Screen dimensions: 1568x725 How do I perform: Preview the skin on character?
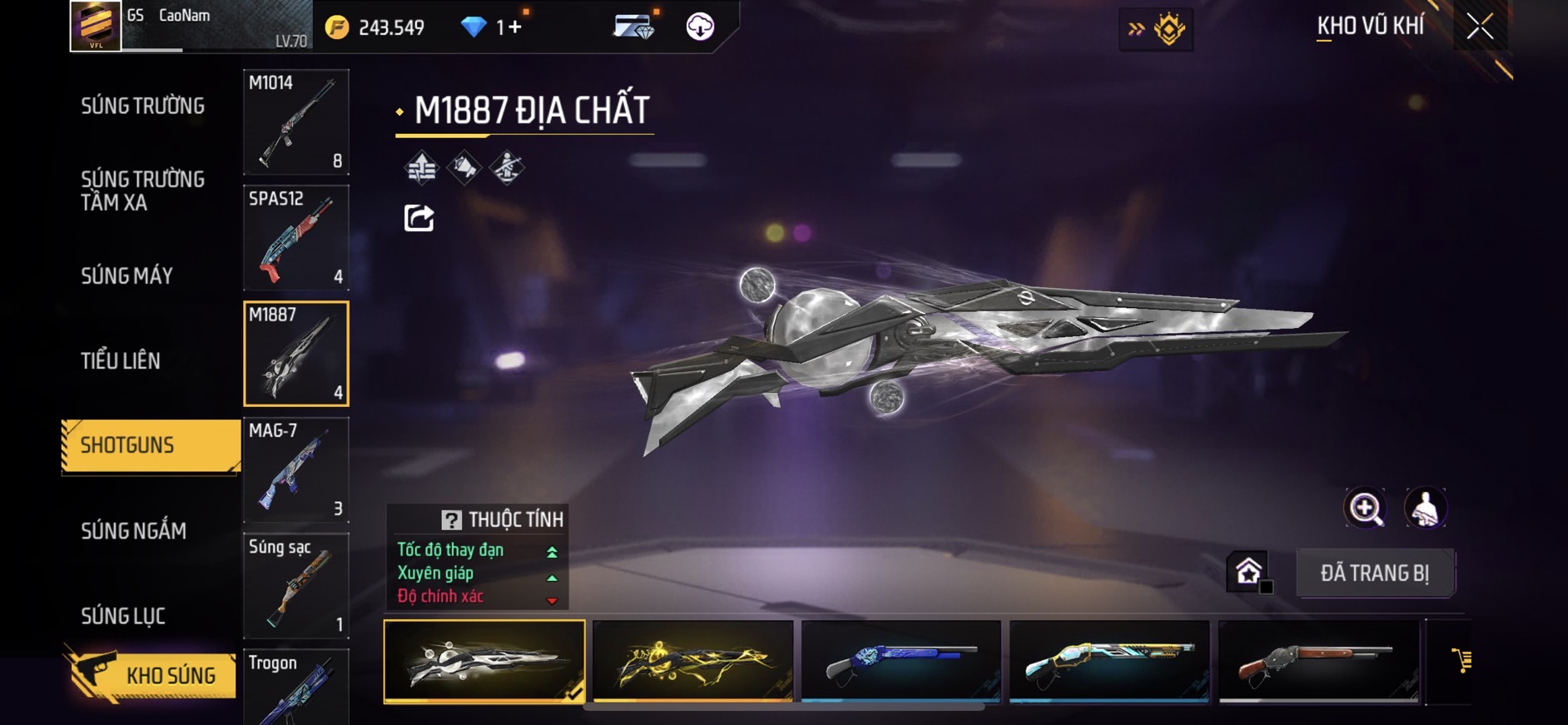click(1425, 508)
